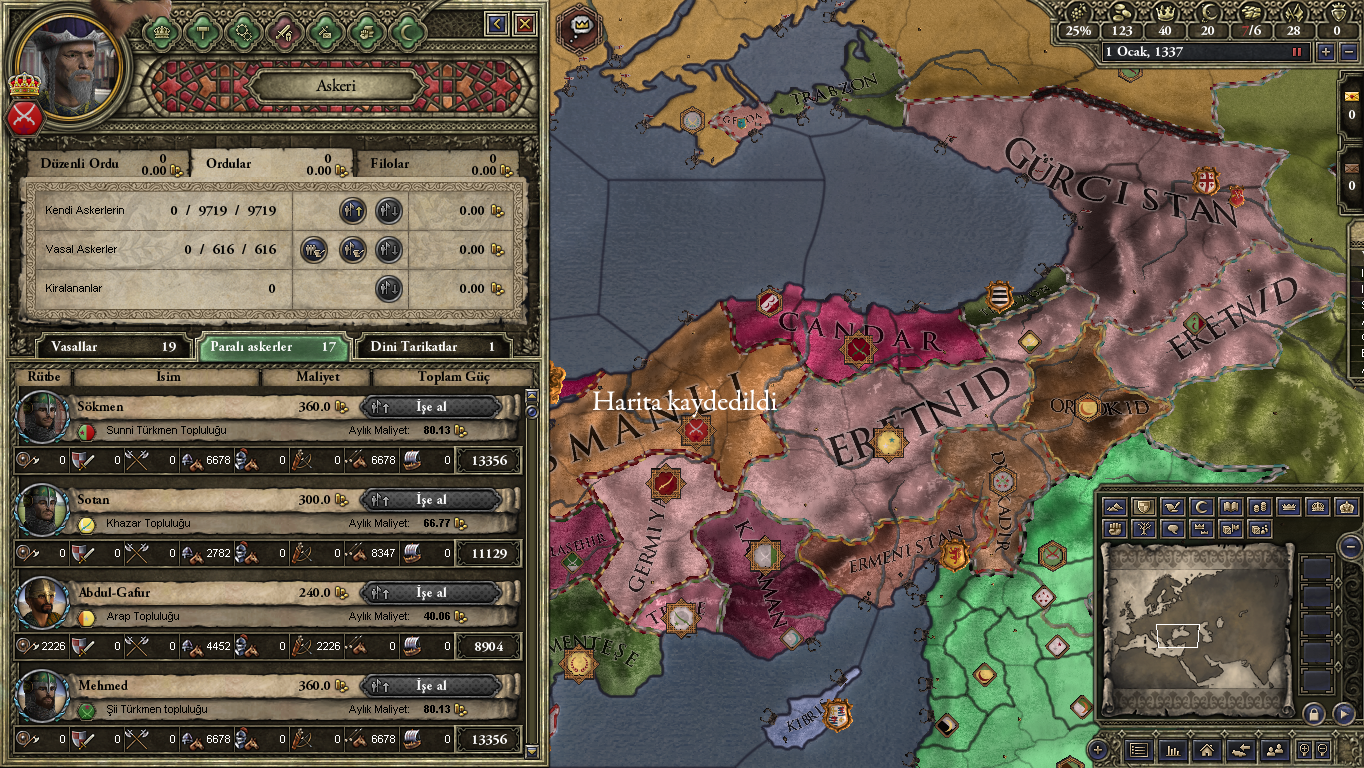Viewport: 1364px width, 768px height.
Task: Click the ruler portrait
Action: [x=69, y=66]
